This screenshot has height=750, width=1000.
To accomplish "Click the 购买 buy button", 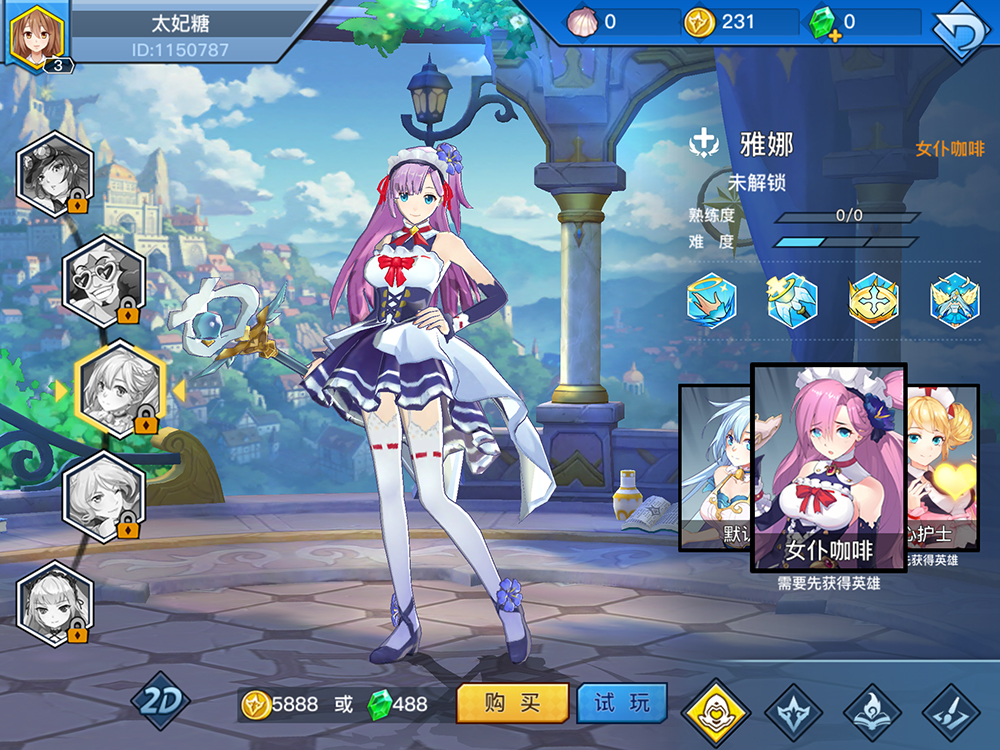I will tap(512, 704).
